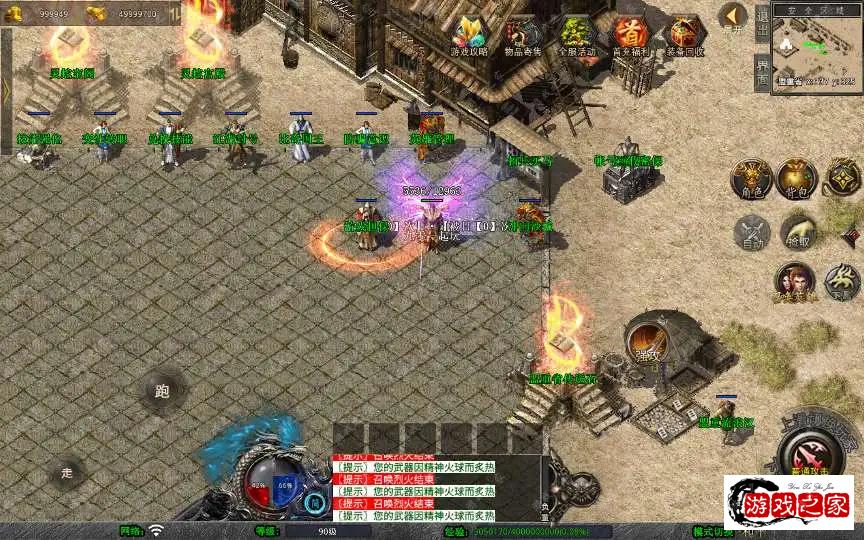Click the 跑 run button
Viewport: 864px width, 540px height.
(x=162, y=391)
